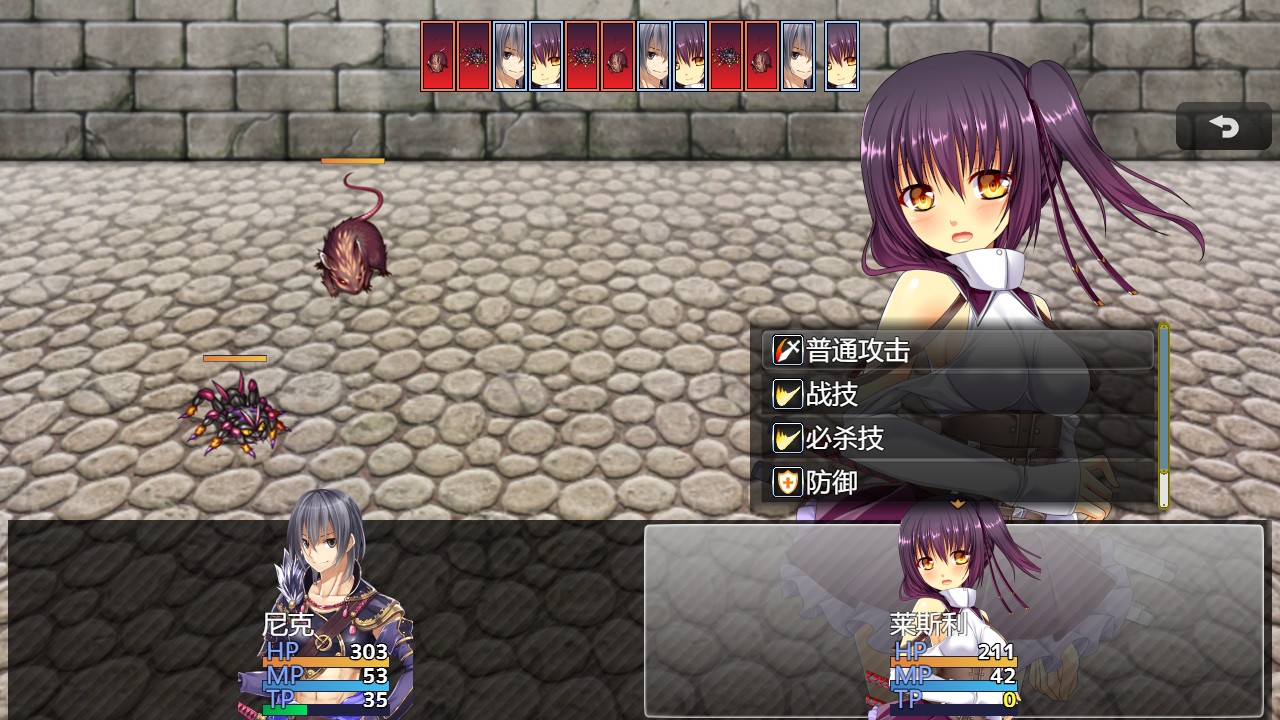
Task: Click the command list scrollbar
Action: pyautogui.click(x=1163, y=415)
